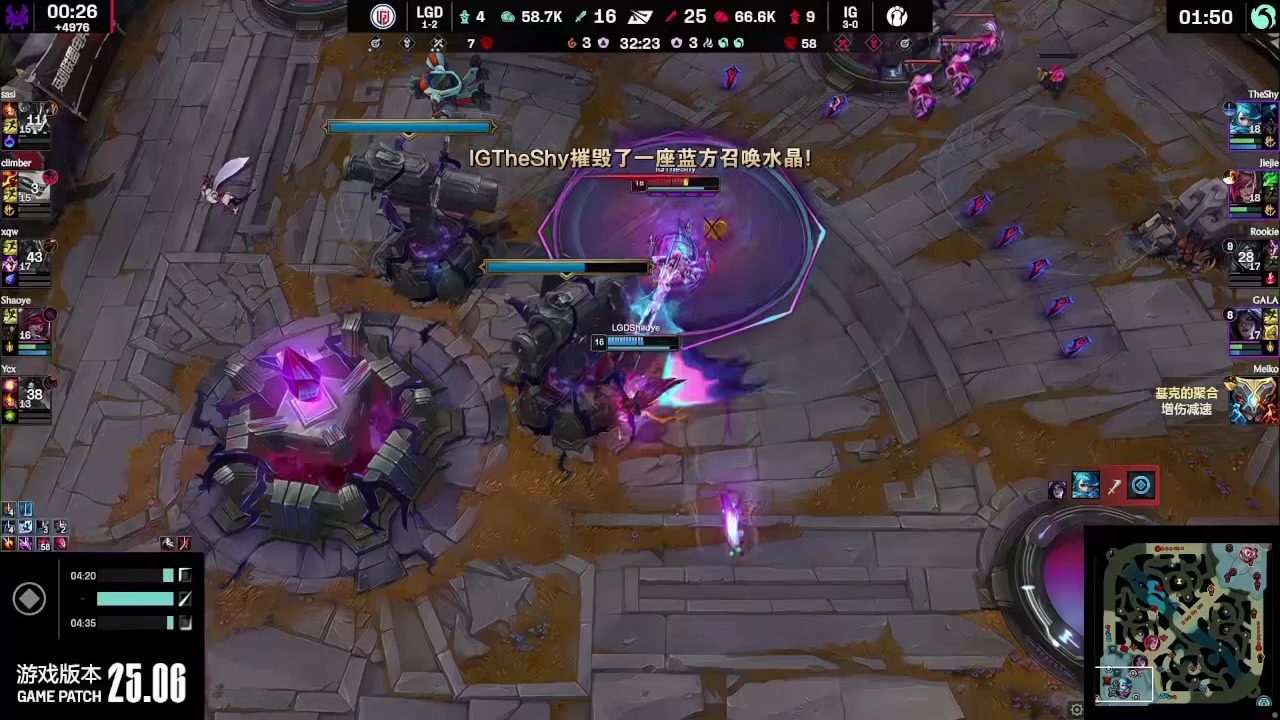
Task: Open the minimap
Action: pyautogui.click(x=1180, y=622)
